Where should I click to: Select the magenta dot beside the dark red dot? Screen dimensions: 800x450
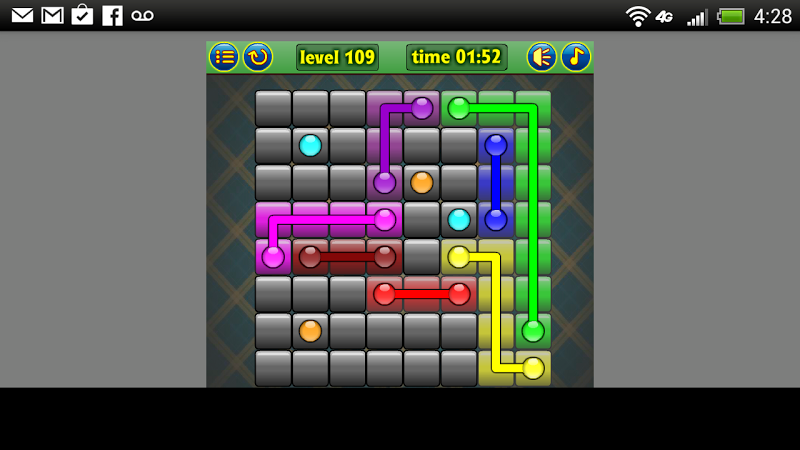273,257
